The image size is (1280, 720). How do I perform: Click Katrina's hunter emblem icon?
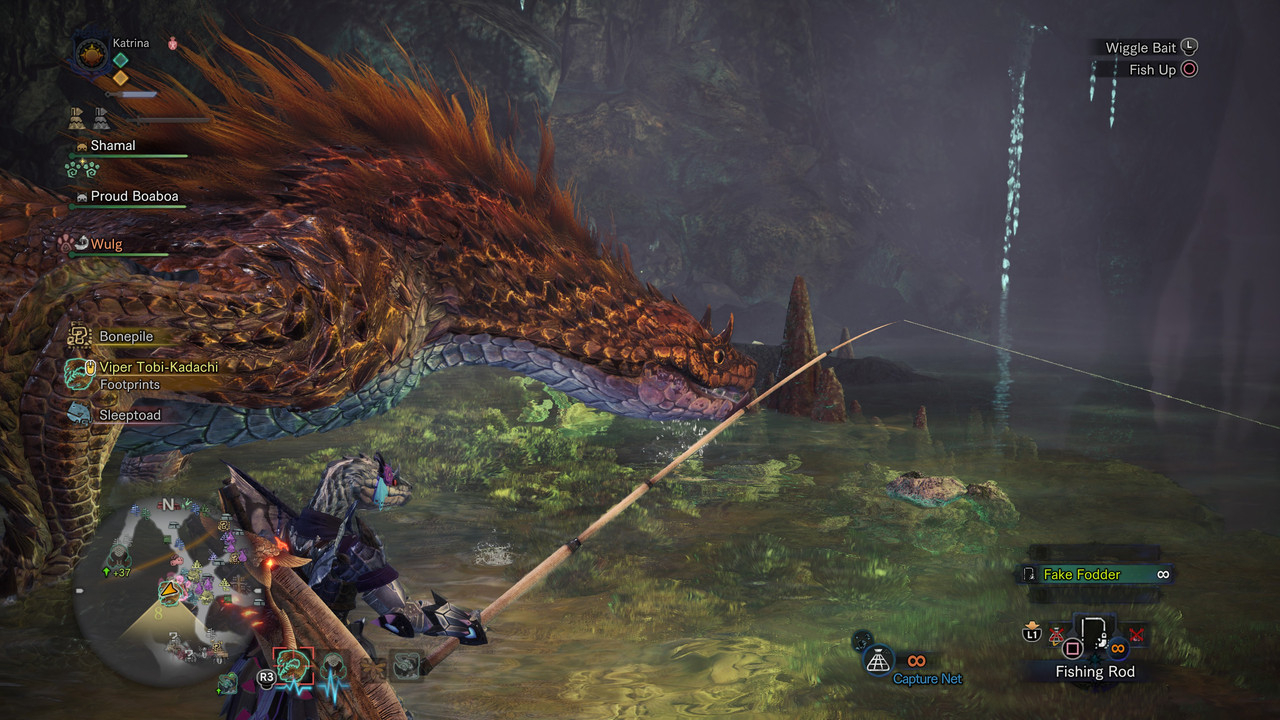pos(92,53)
